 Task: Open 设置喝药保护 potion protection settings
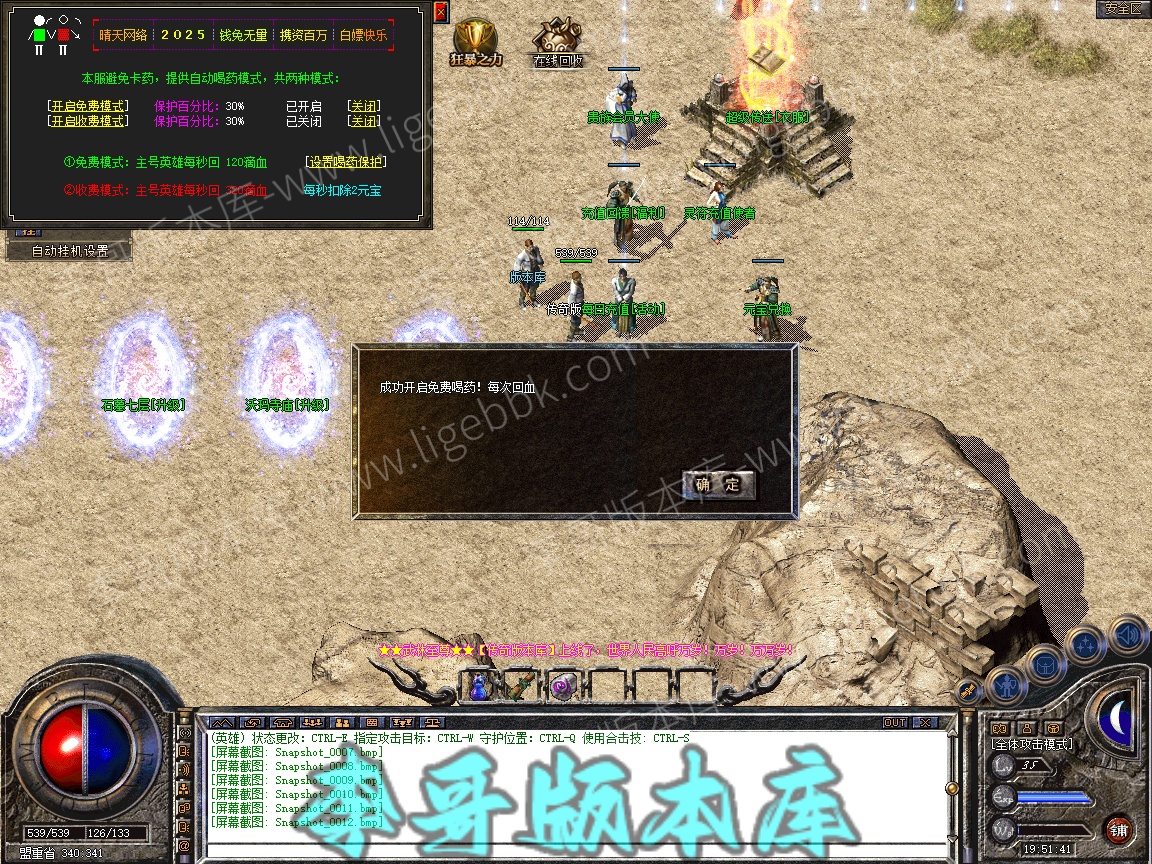346,162
